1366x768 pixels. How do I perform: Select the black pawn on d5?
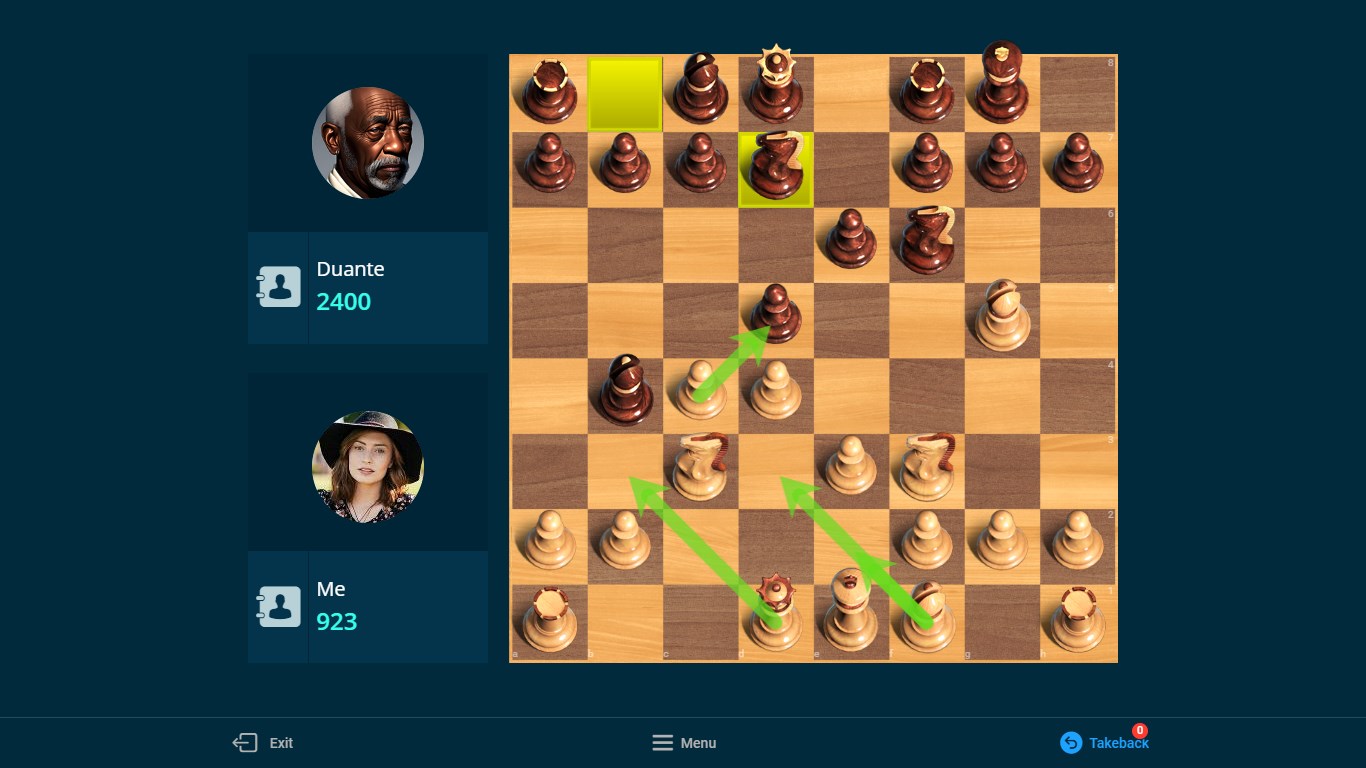pyautogui.click(x=778, y=318)
